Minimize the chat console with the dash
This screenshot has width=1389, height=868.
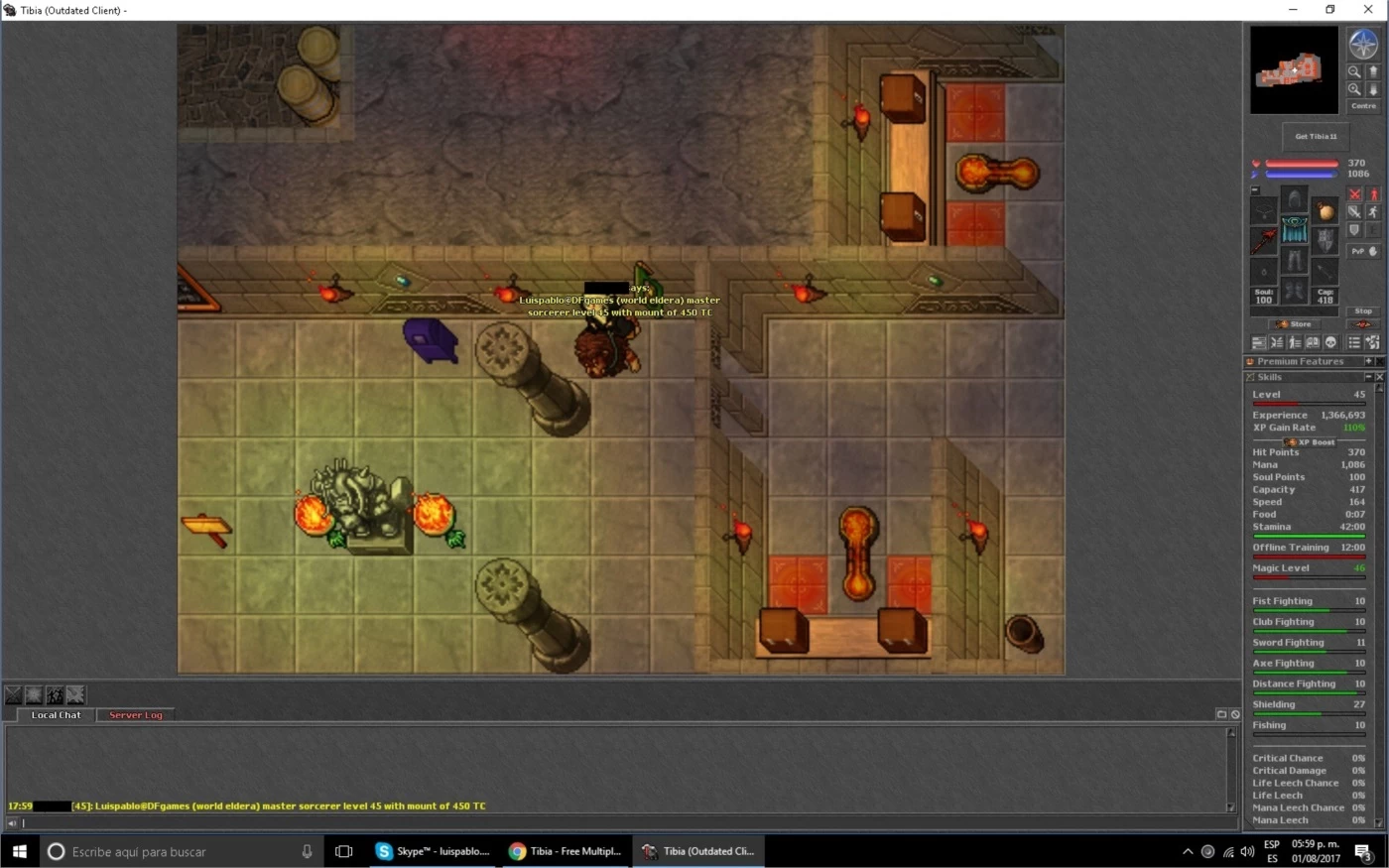1221,713
